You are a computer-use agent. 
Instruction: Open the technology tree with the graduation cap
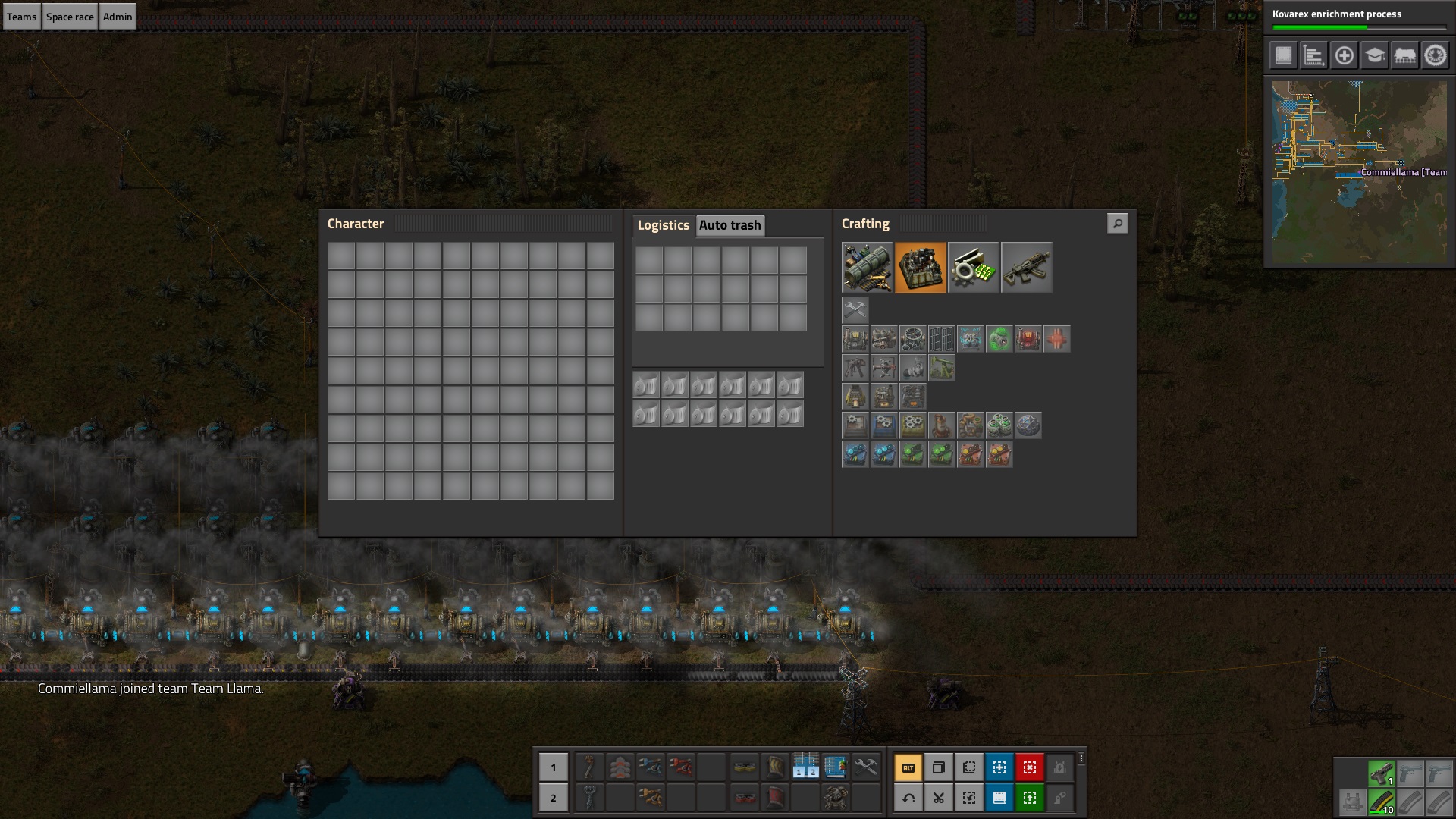(1374, 55)
